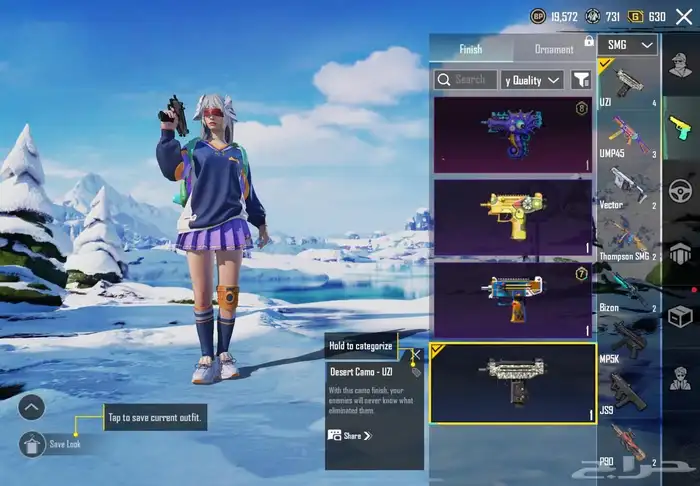Expand the SMG weapon type dropdown
This screenshot has height=486, width=700.
[x=628, y=45]
